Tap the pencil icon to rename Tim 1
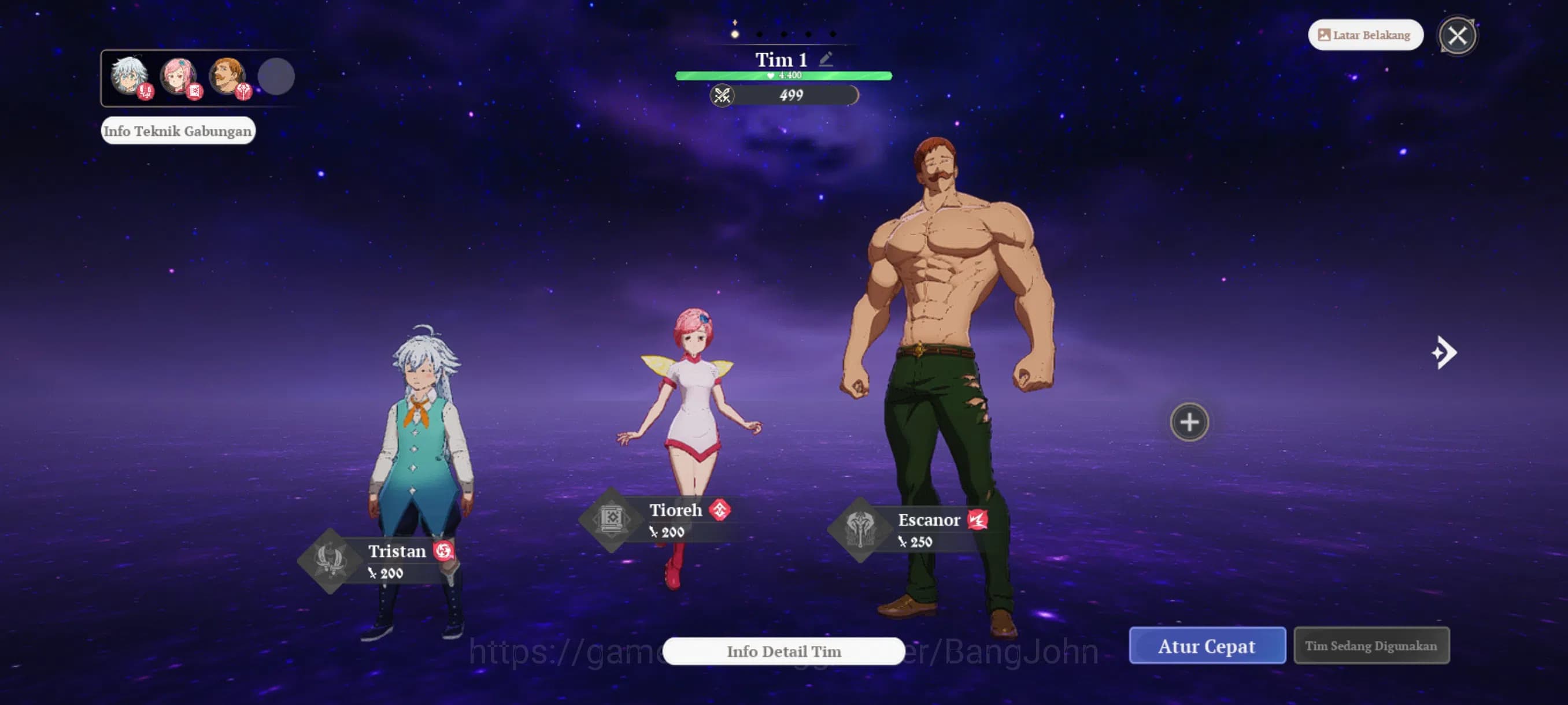 826,58
